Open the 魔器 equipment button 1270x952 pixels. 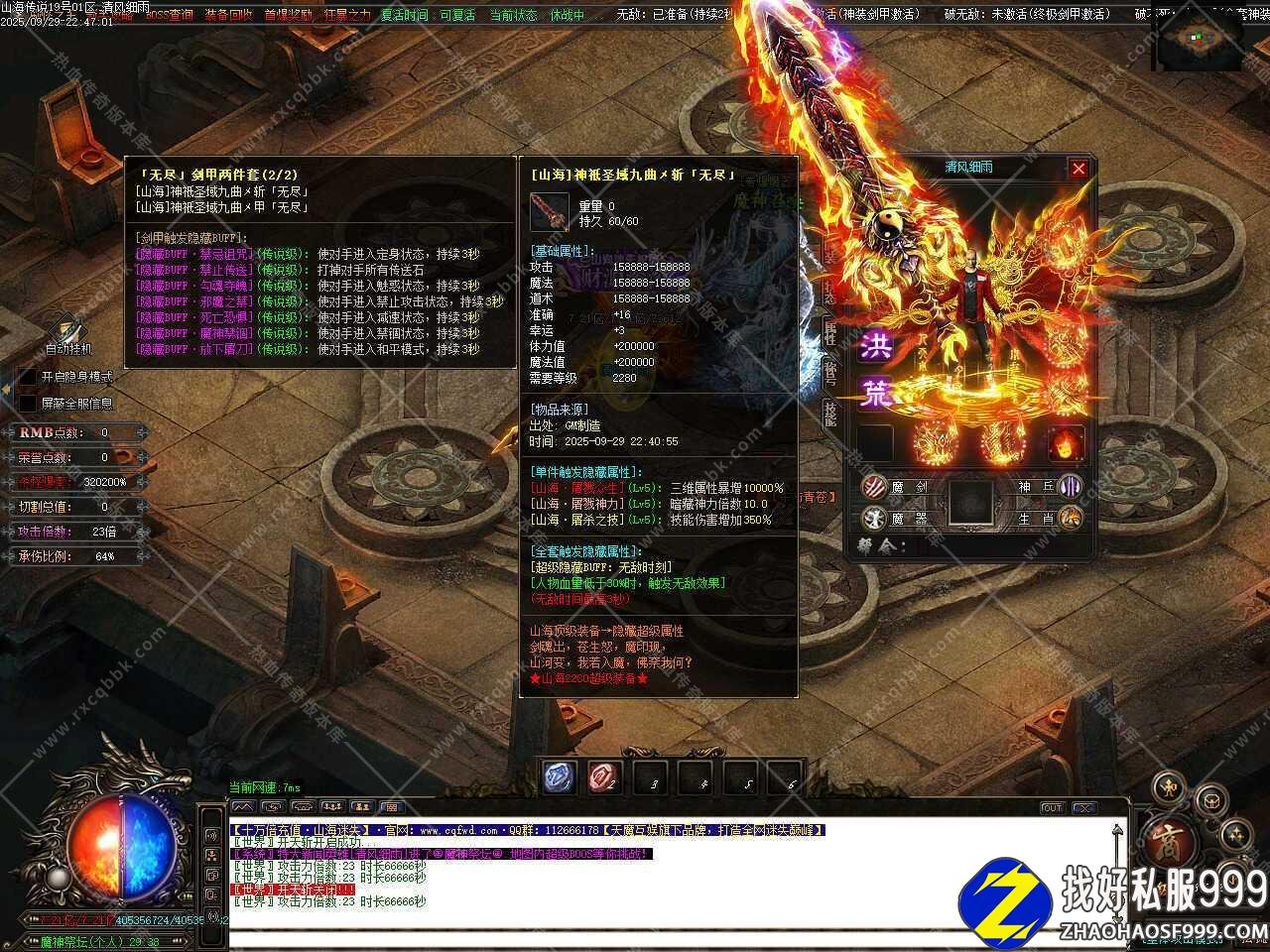tap(875, 518)
